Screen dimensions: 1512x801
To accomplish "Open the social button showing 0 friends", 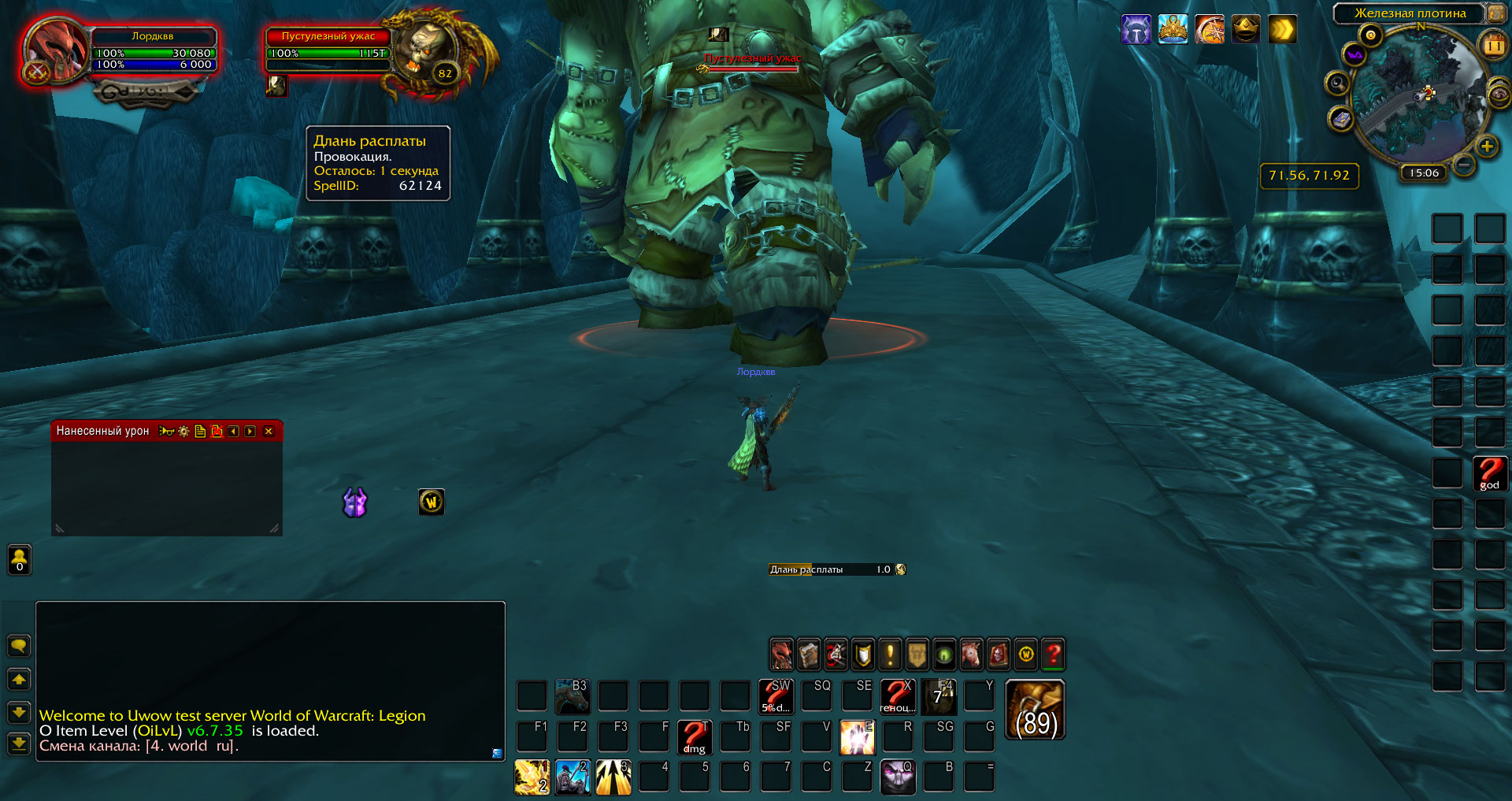I will pyautogui.click(x=20, y=559).
